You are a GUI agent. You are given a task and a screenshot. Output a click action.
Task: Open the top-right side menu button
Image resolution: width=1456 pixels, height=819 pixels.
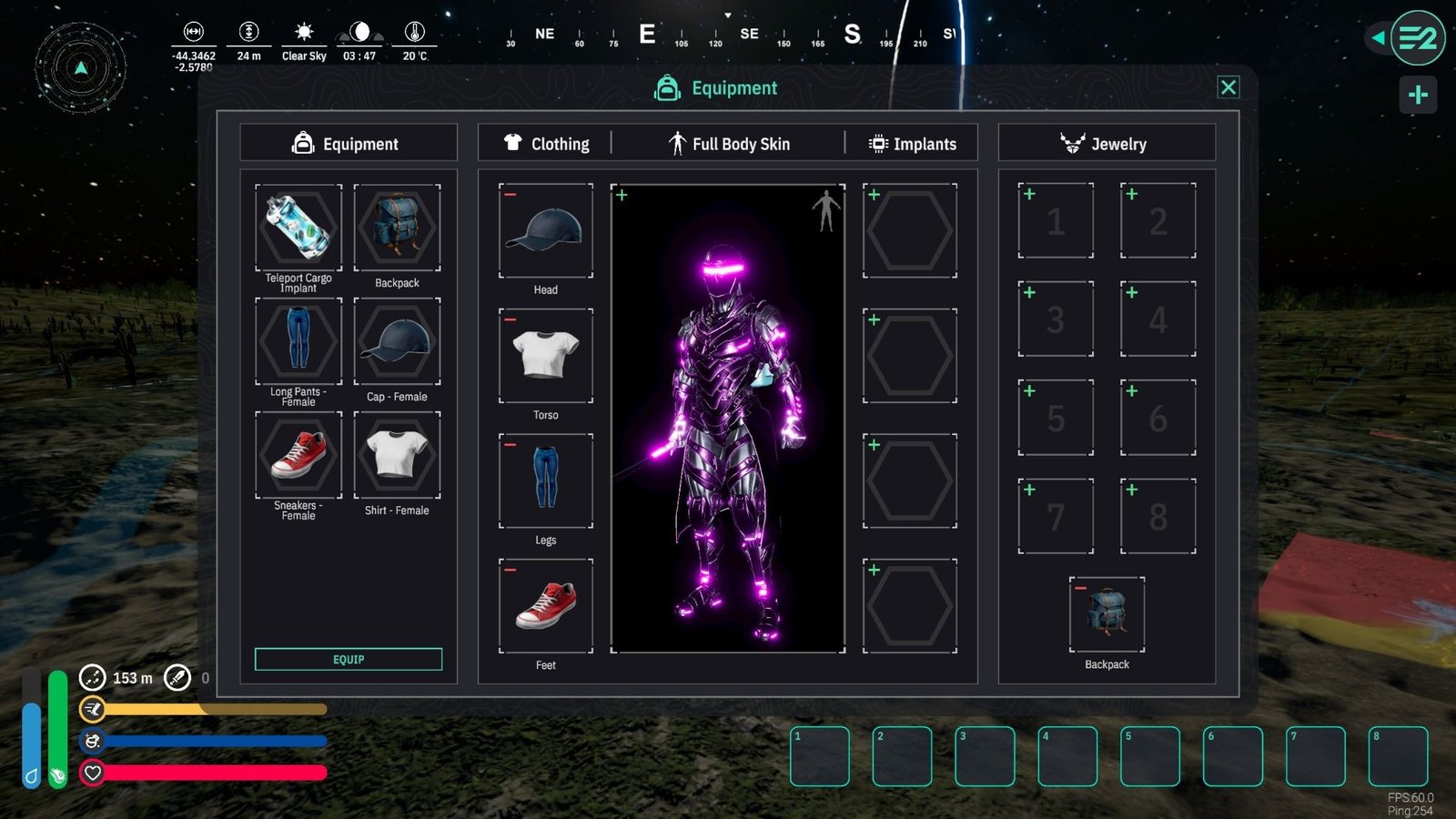1417,38
